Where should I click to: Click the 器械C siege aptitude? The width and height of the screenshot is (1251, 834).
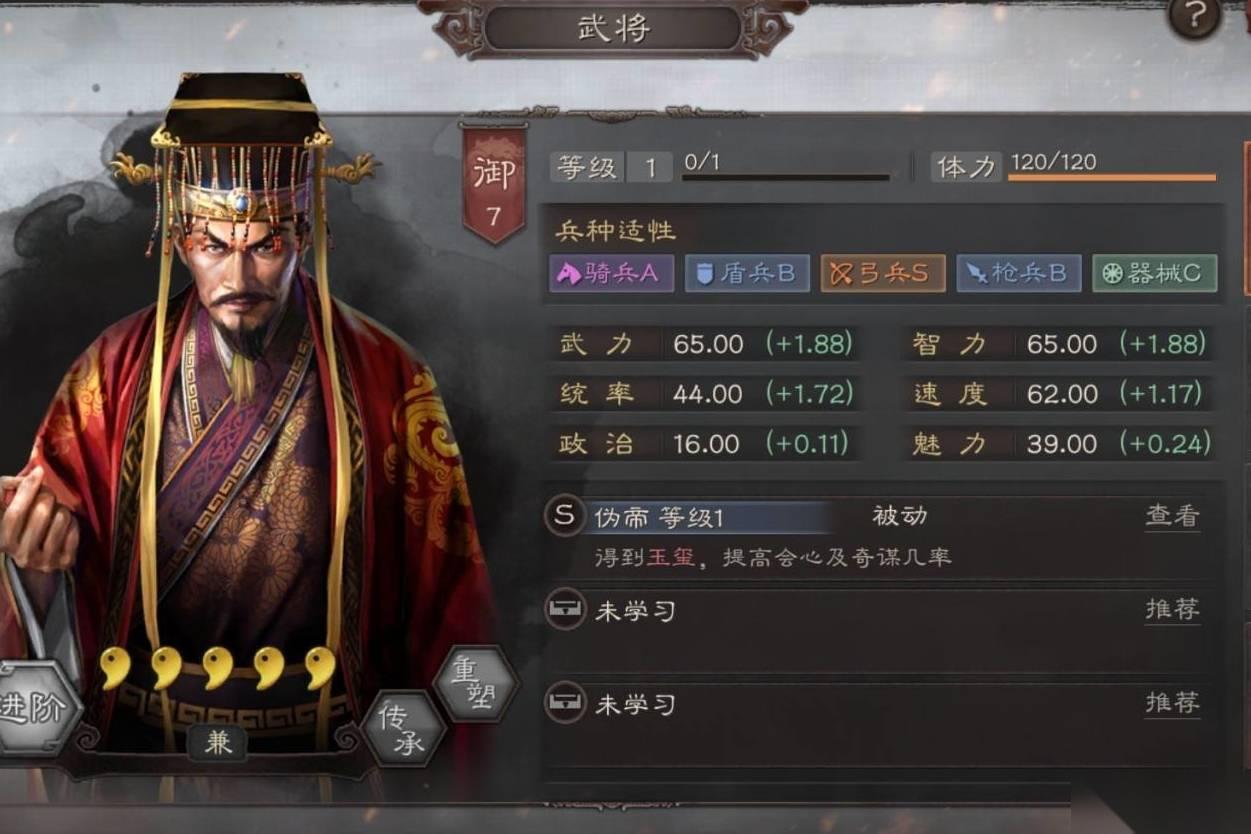pyautogui.click(x=1154, y=274)
